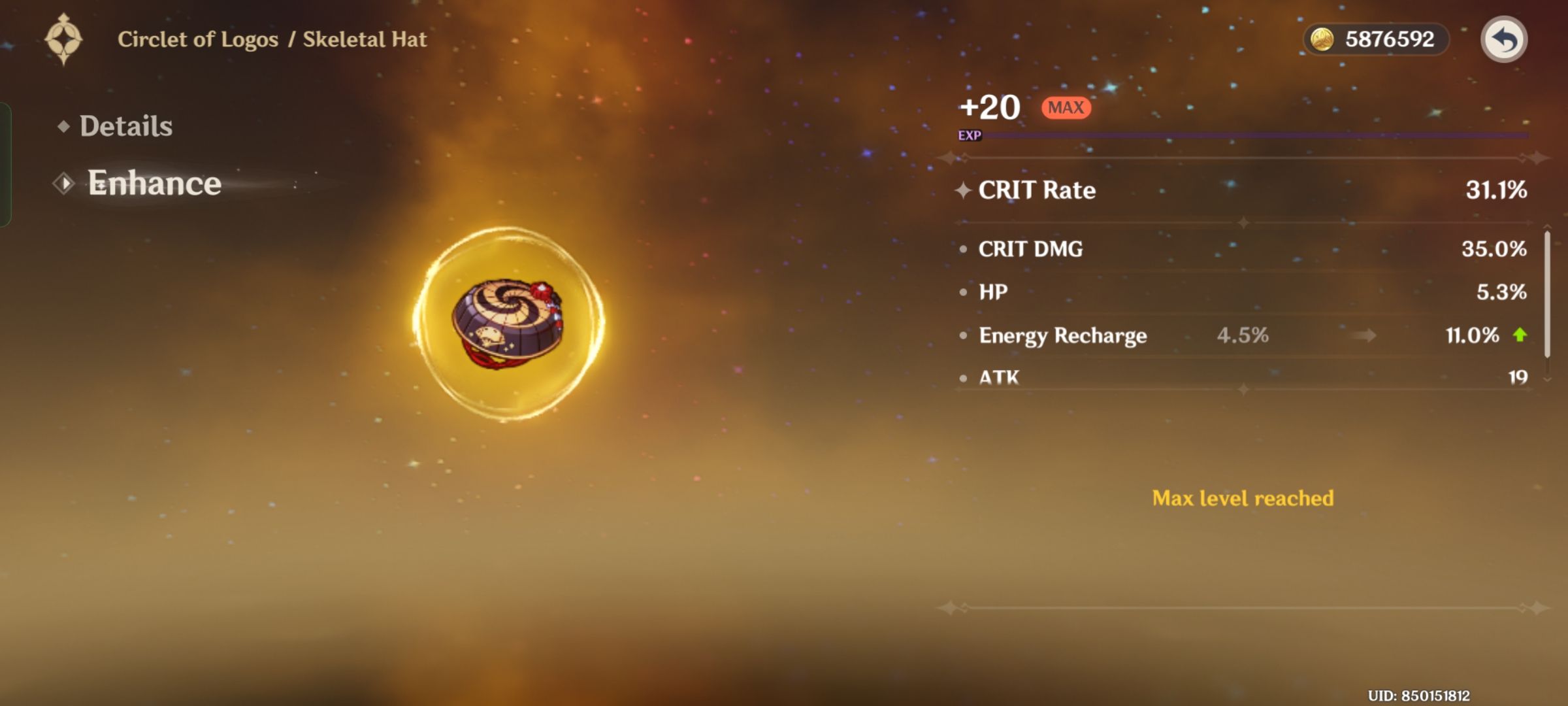Expand the ATK stat row
1568x706 pixels.
coord(1241,378)
